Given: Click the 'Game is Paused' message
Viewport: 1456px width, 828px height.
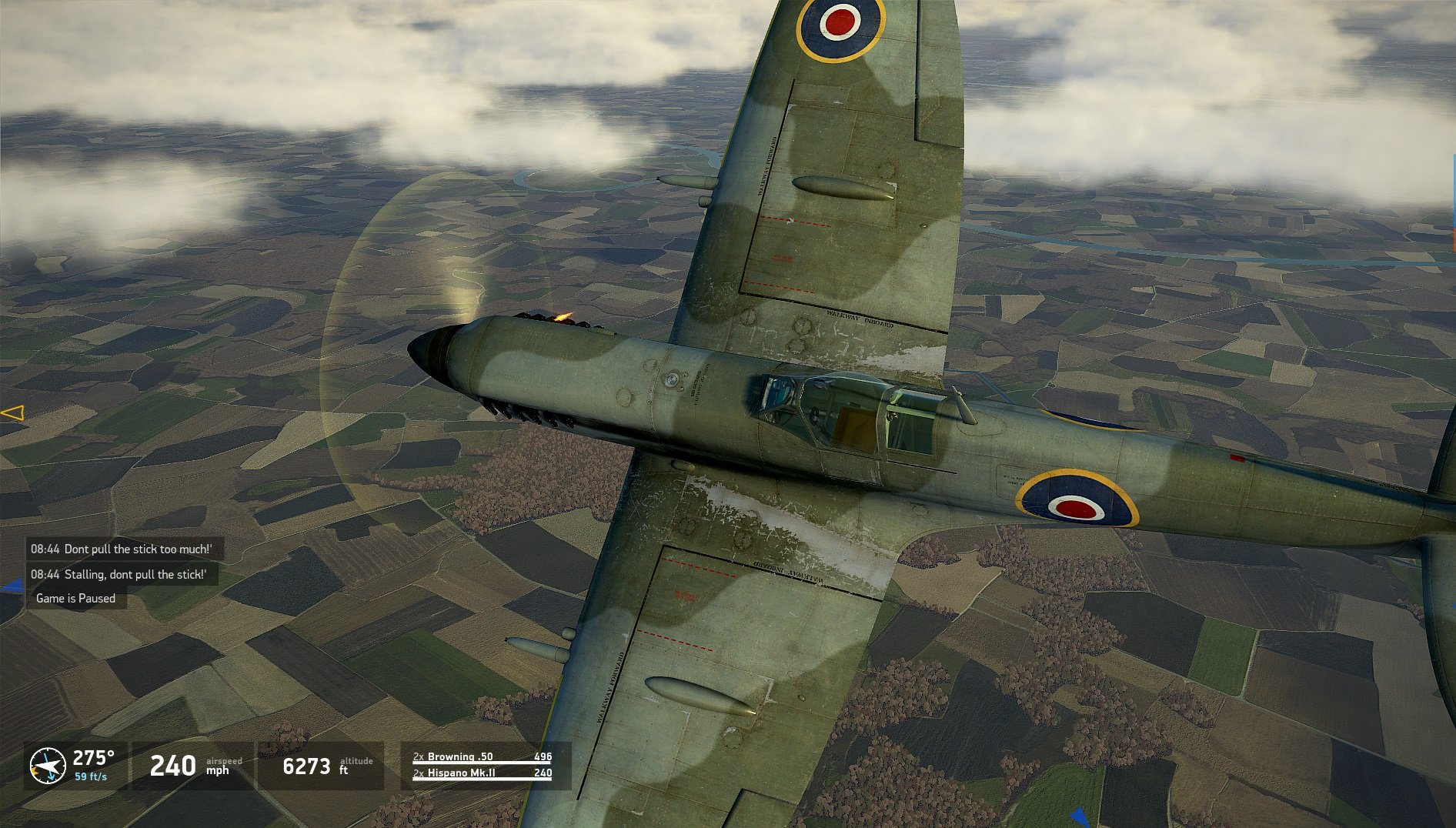Looking at the screenshot, I should point(75,598).
